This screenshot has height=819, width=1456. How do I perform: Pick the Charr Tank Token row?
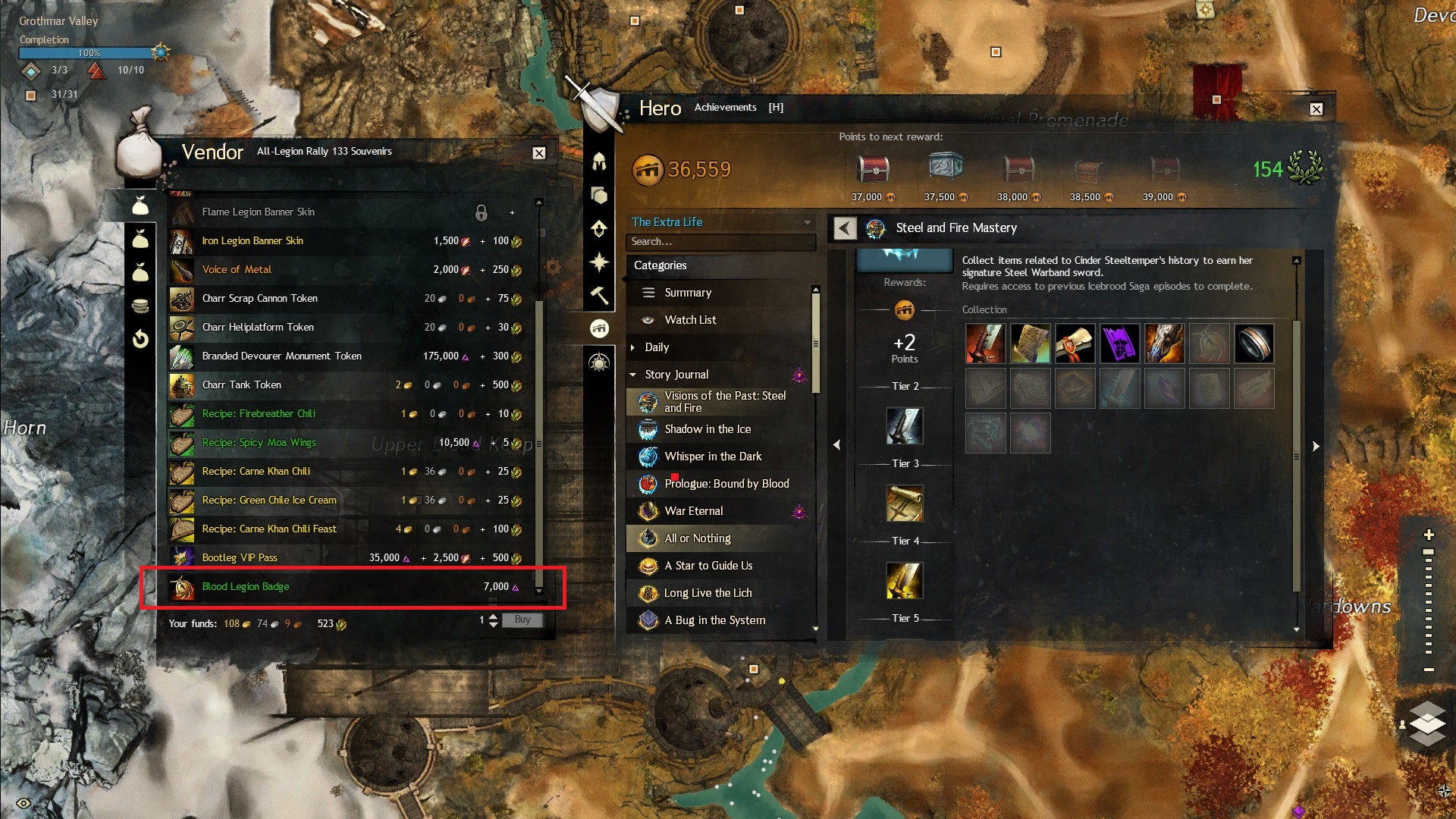241,385
